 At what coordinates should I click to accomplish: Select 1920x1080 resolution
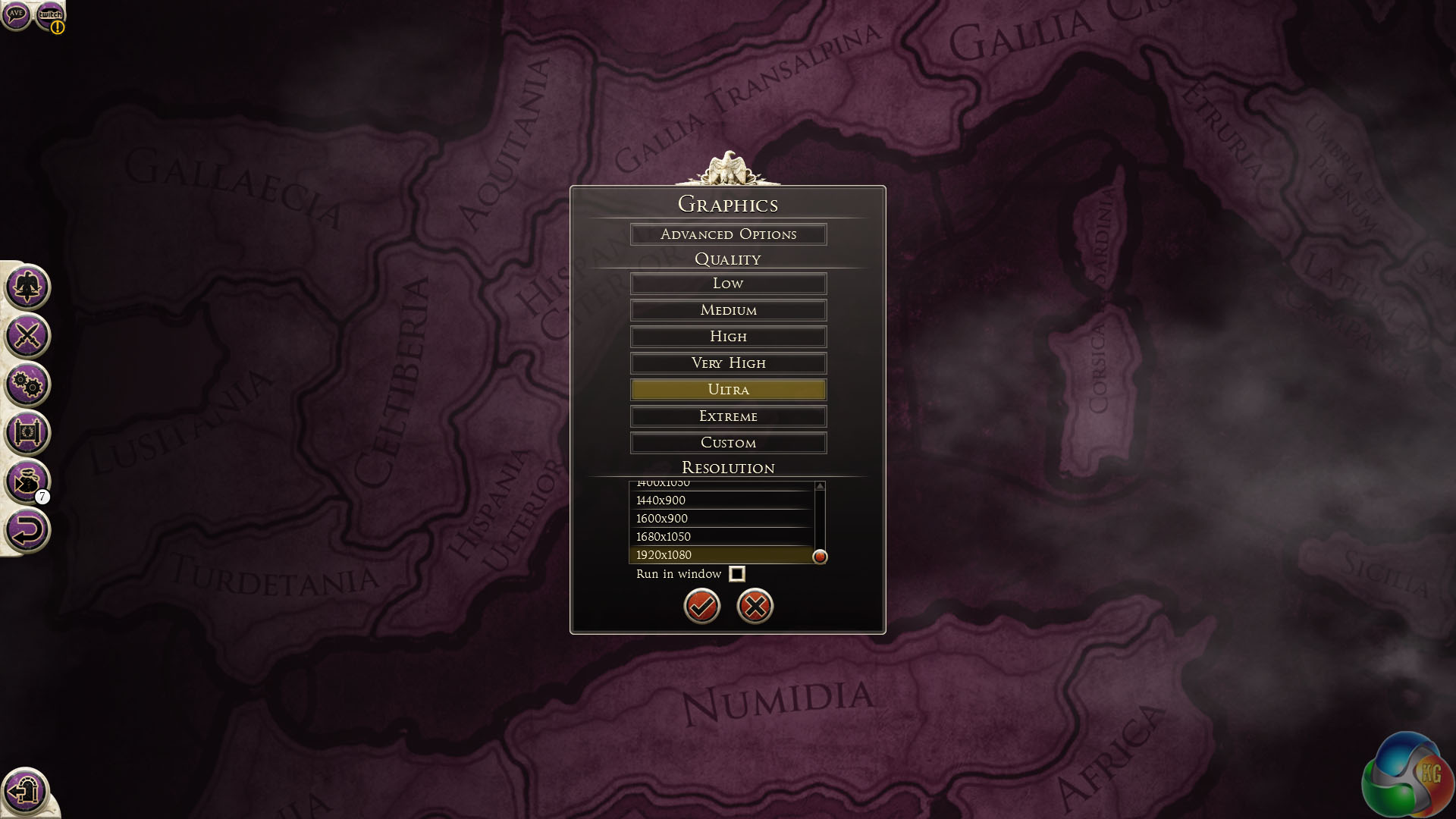[720, 555]
